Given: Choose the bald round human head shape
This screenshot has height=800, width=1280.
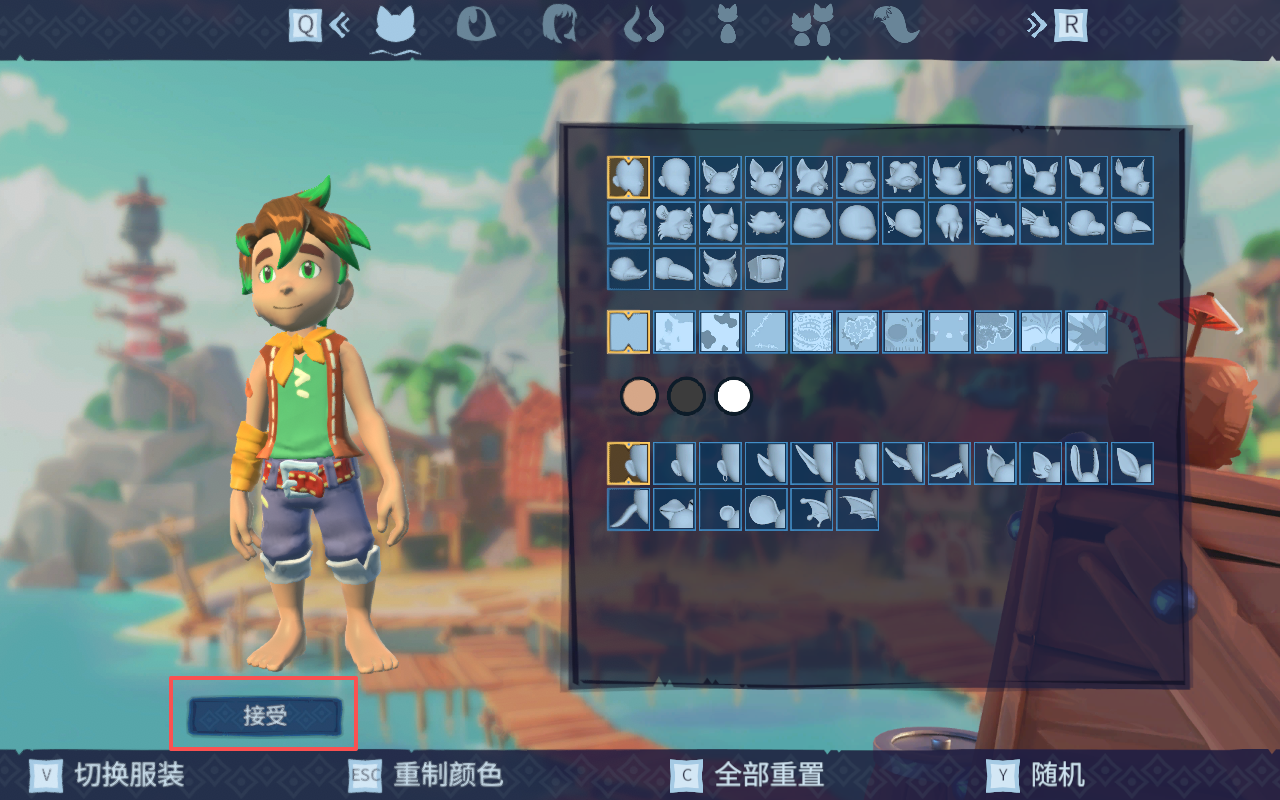Looking at the screenshot, I should click(674, 177).
